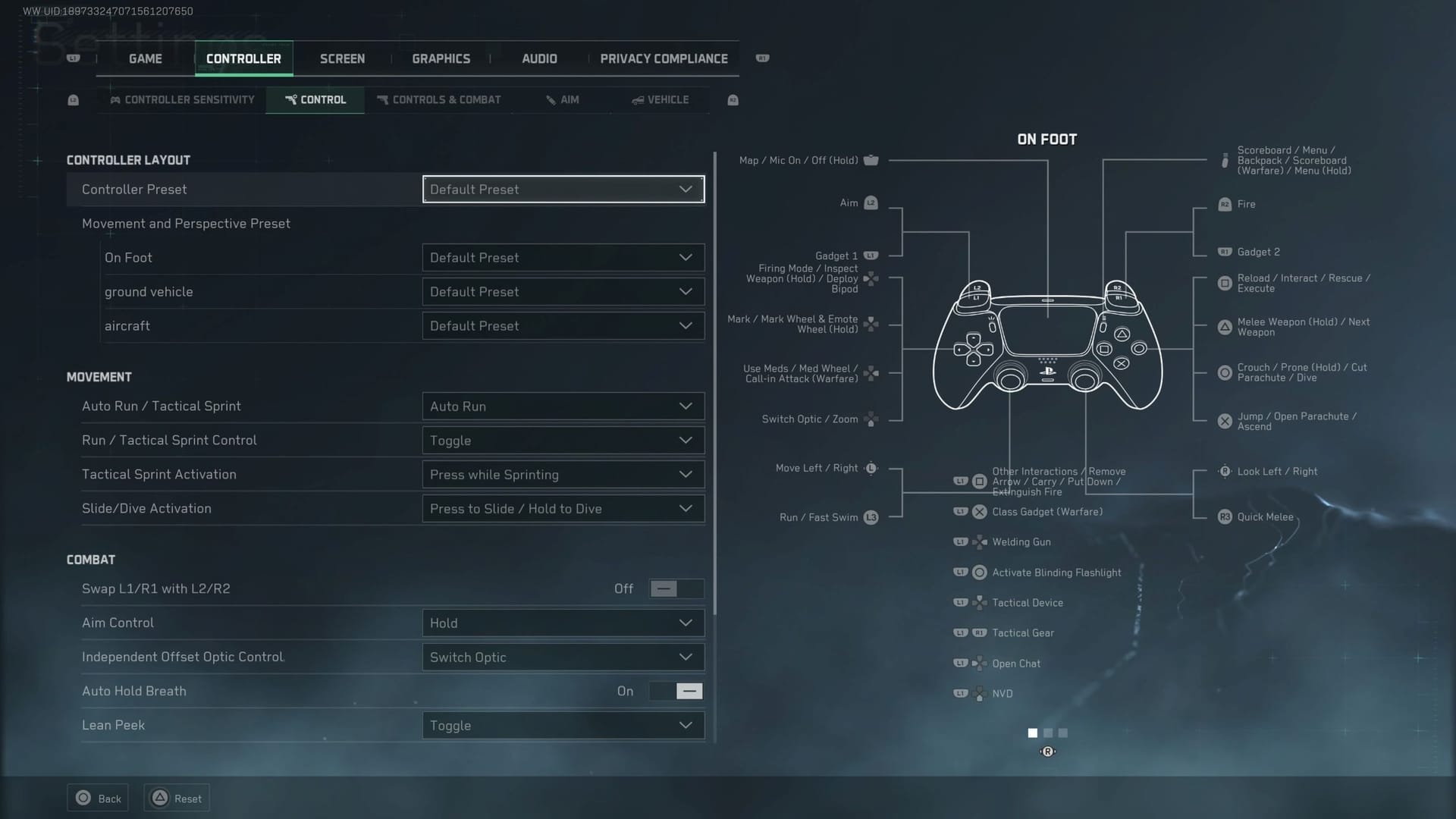The image size is (1456, 819).
Task: Select the knife icon on the Aim tab
Action: pyautogui.click(x=551, y=99)
